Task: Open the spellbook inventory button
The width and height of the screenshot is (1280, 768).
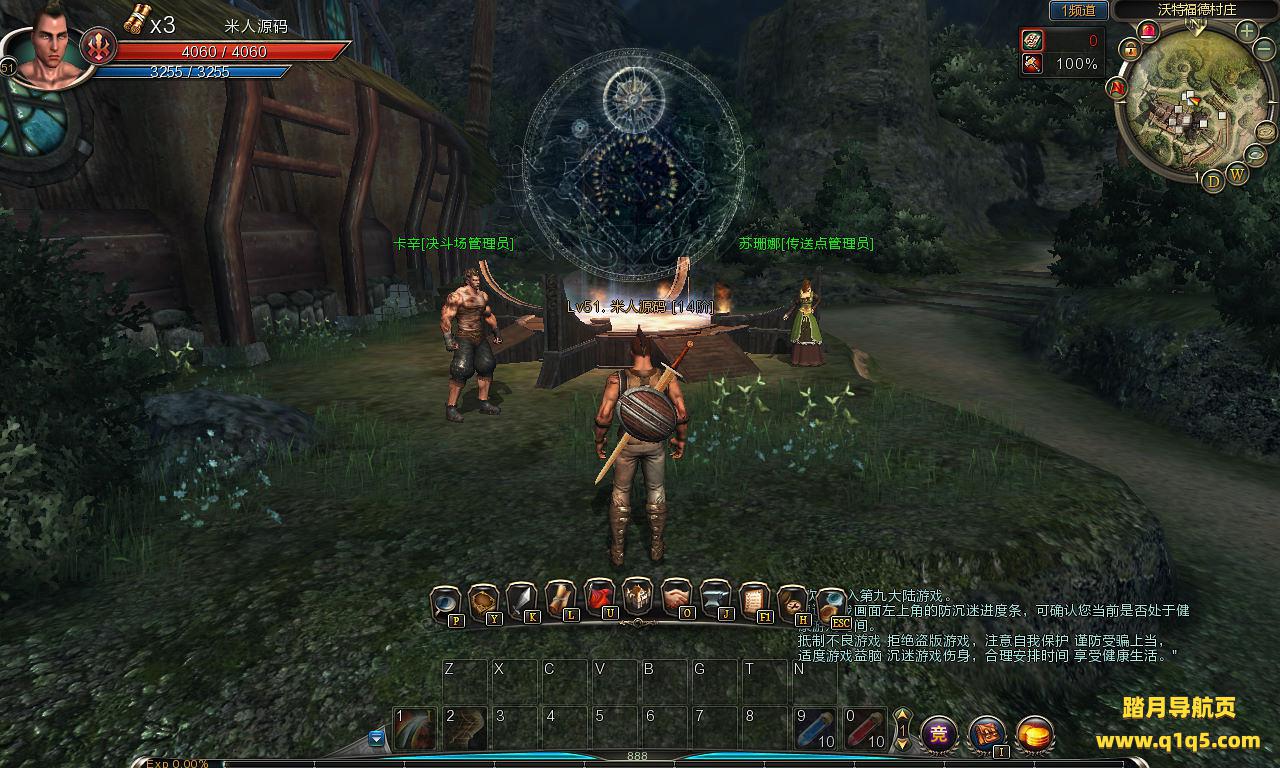Action: pyautogui.click(x=987, y=735)
